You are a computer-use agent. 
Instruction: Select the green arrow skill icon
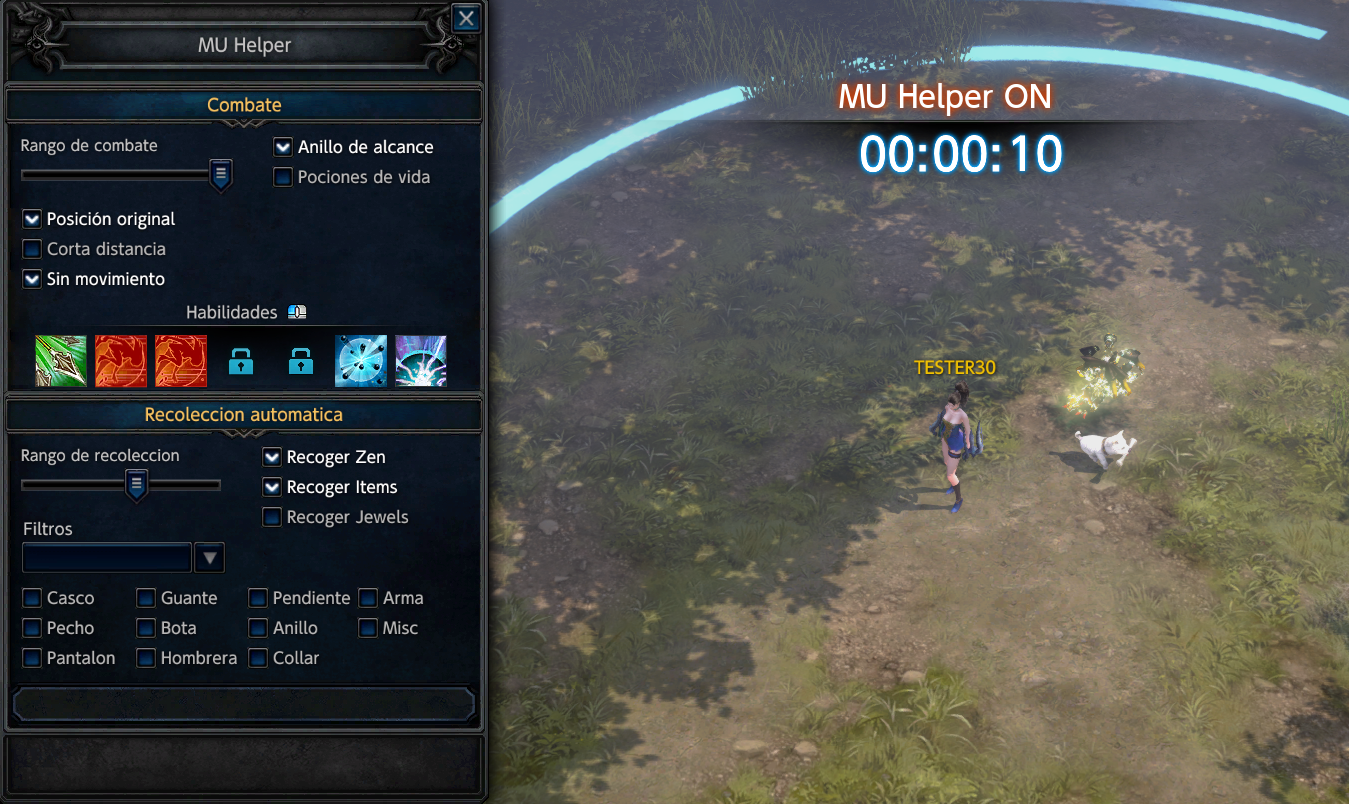61,361
